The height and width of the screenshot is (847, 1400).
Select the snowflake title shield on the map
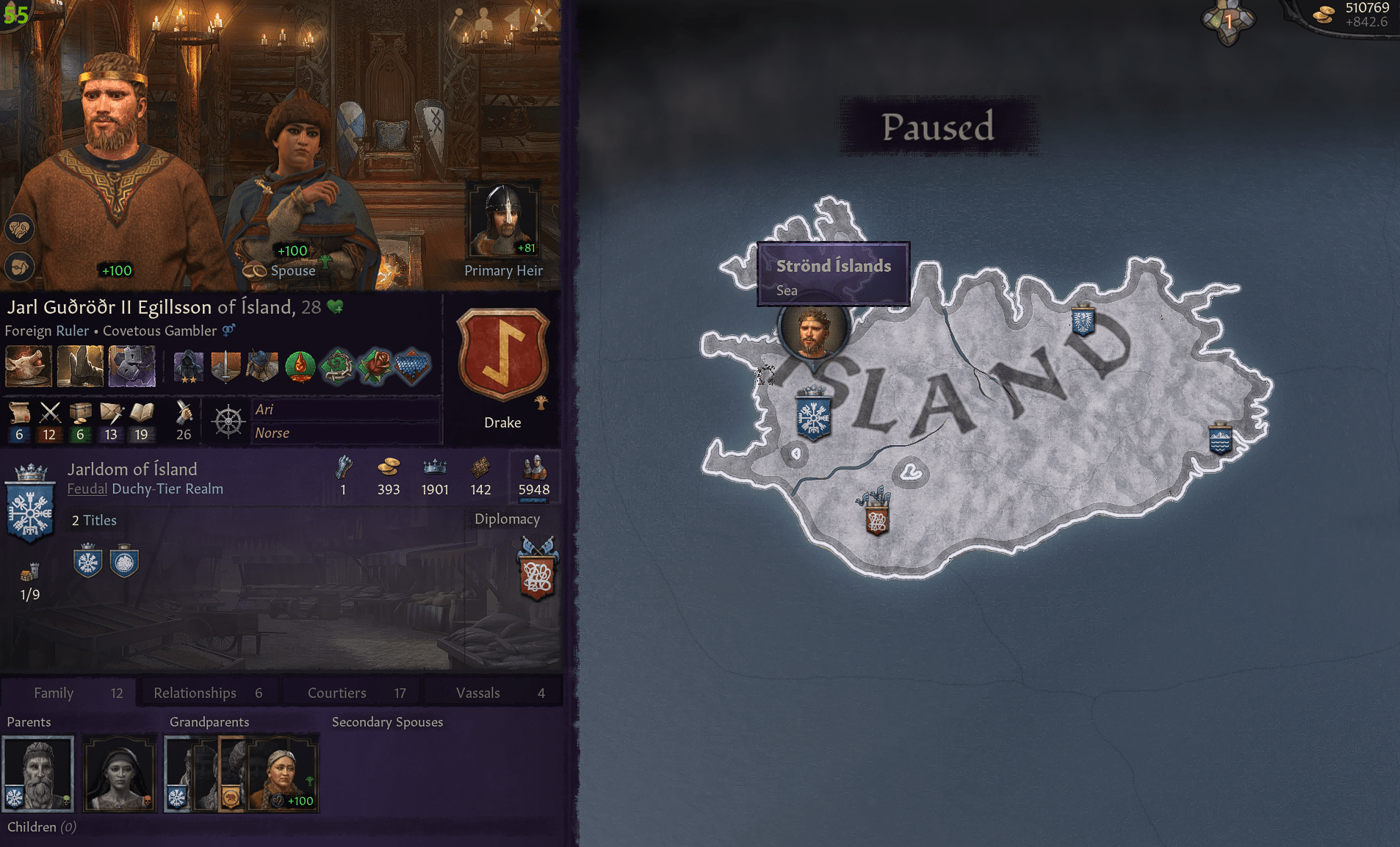tap(813, 417)
